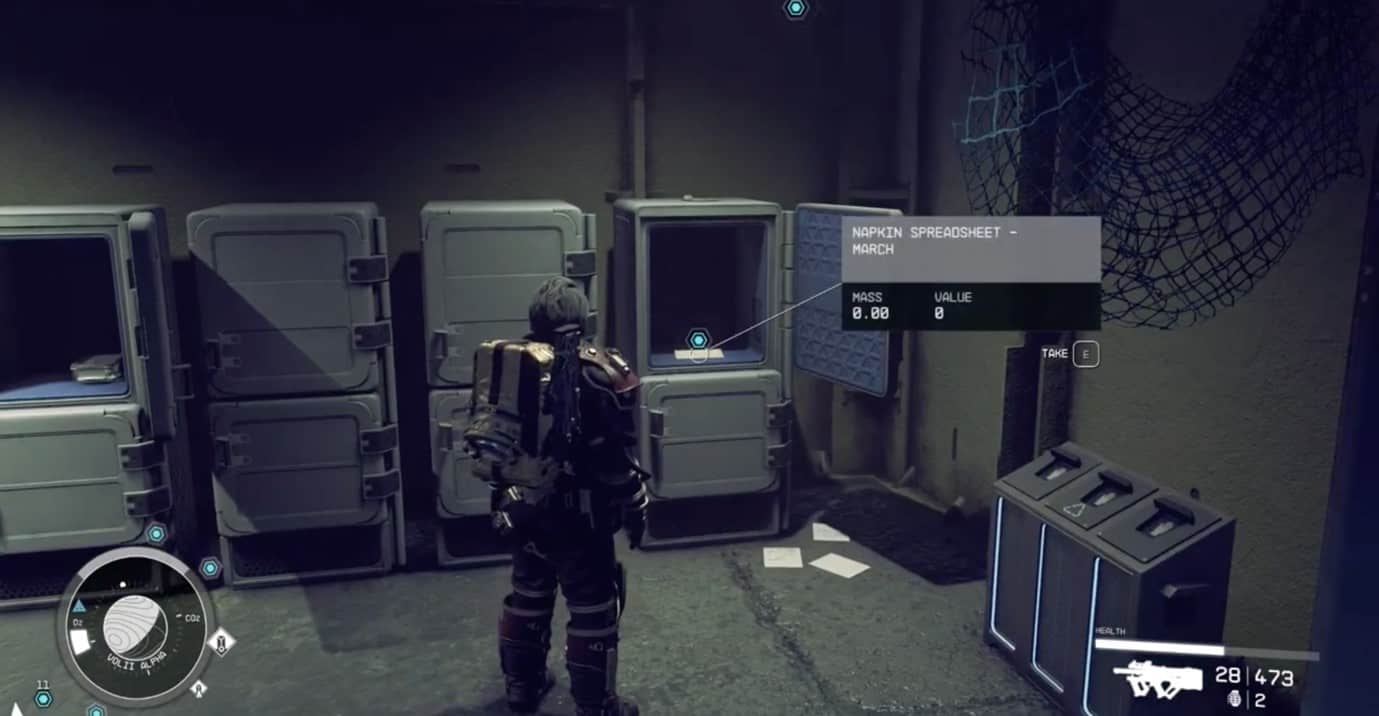The image size is (1379, 716).
Task: Select the Napkin Spreadsheet - March info card
Action: tap(970, 272)
